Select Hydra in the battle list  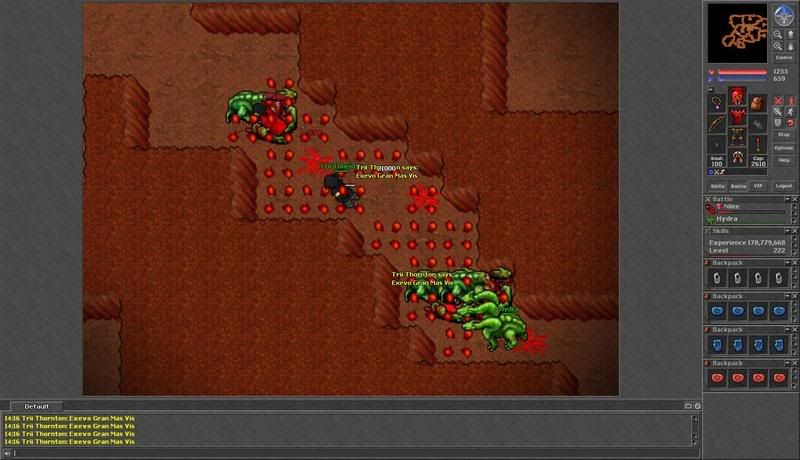click(x=728, y=218)
